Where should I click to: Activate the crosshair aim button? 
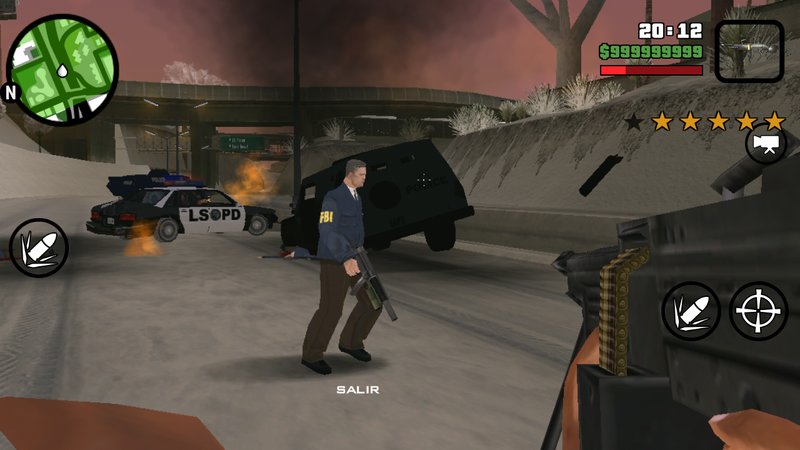pyautogui.click(x=758, y=311)
